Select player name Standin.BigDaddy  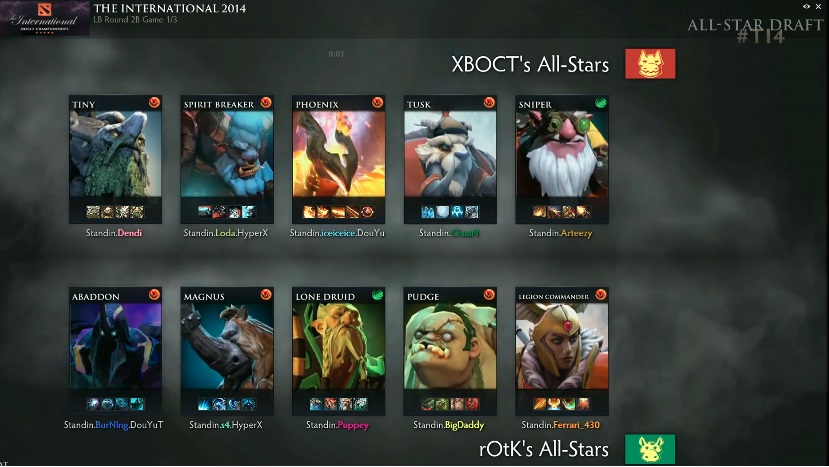click(x=450, y=425)
